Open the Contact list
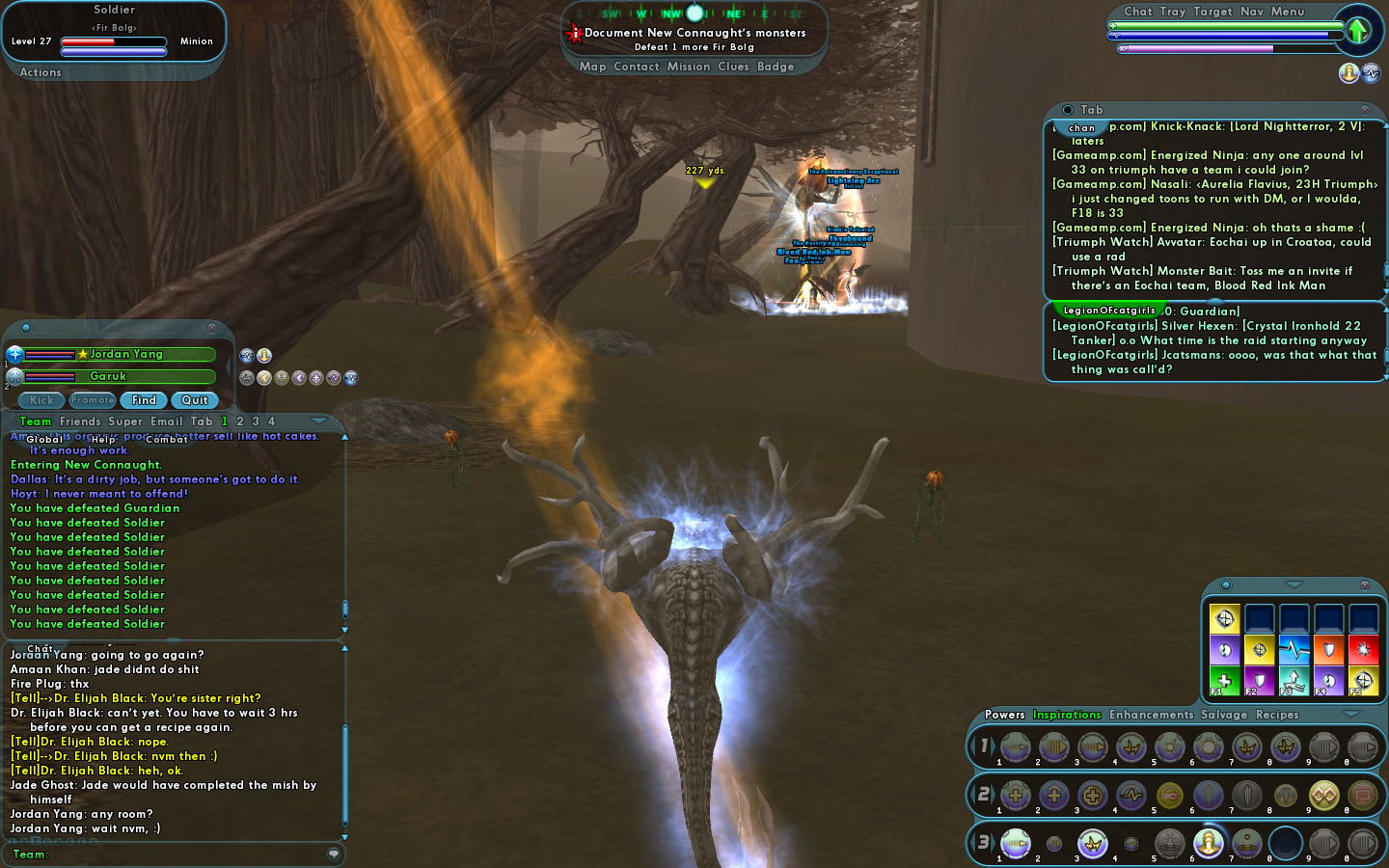Screen dimensions: 1389x868 click(x=637, y=67)
